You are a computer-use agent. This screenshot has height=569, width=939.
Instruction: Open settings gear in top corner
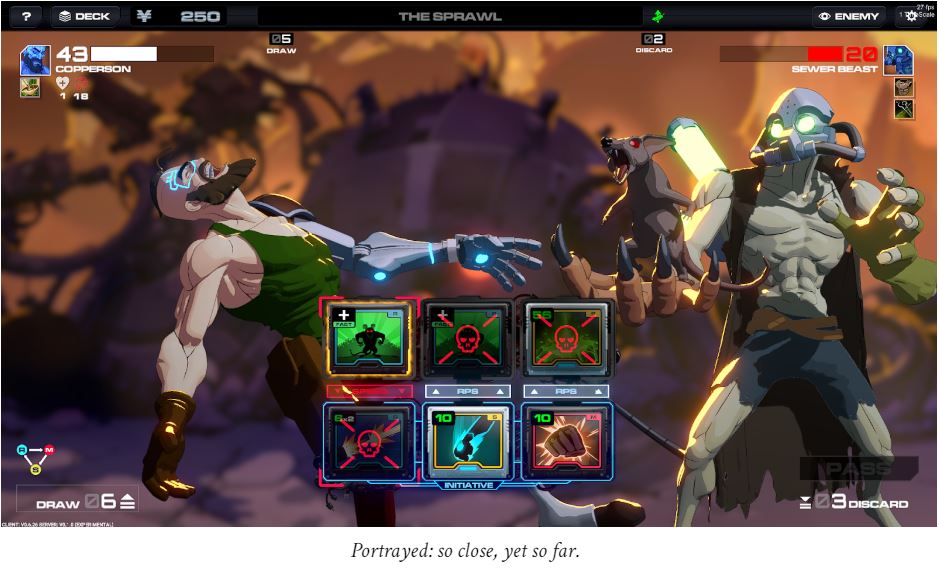(911, 16)
